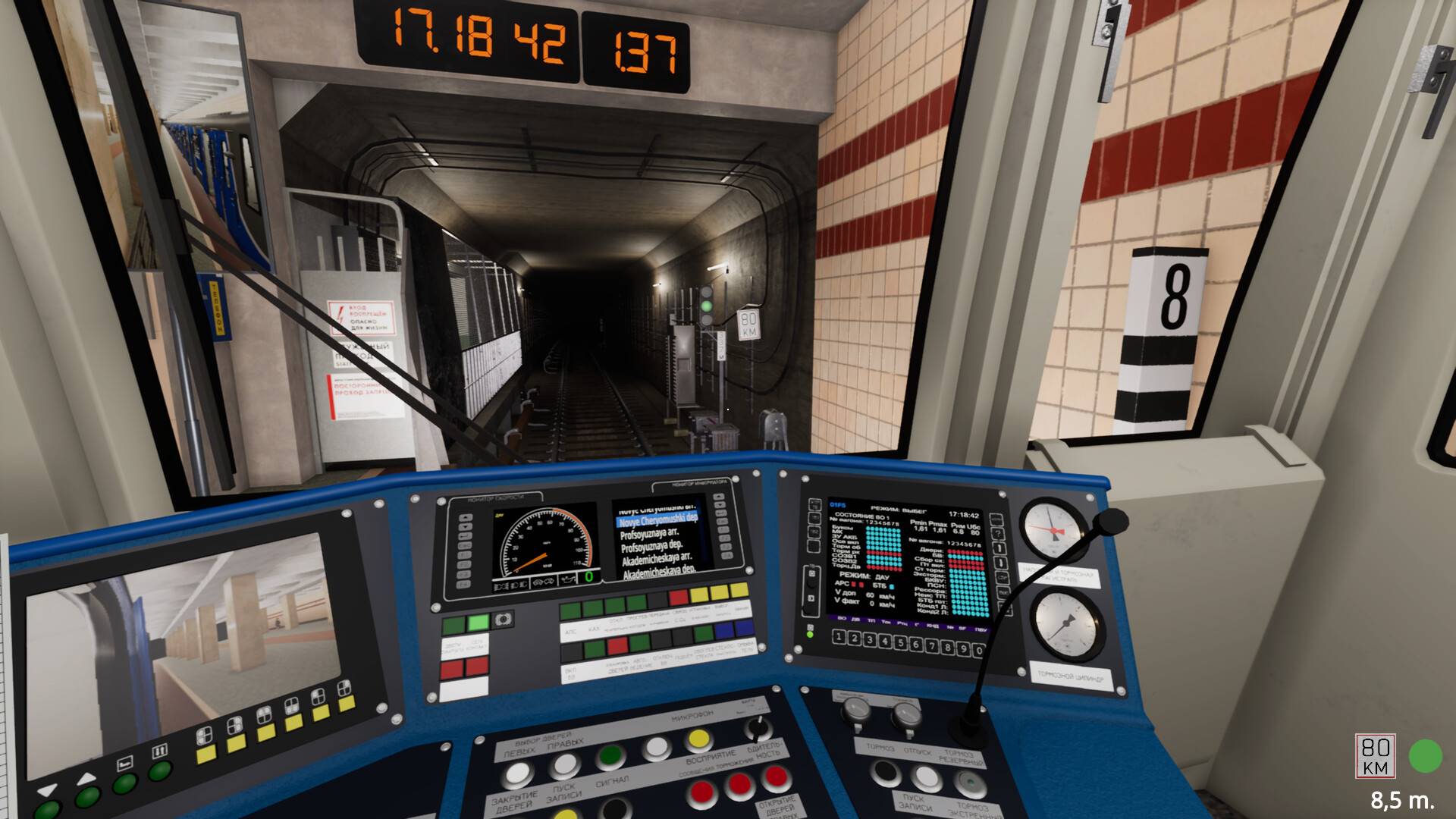The height and width of the screenshot is (819, 1456).
Task: Select the ДВ tab on the BKVU status screen
Action: click(856, 620)
